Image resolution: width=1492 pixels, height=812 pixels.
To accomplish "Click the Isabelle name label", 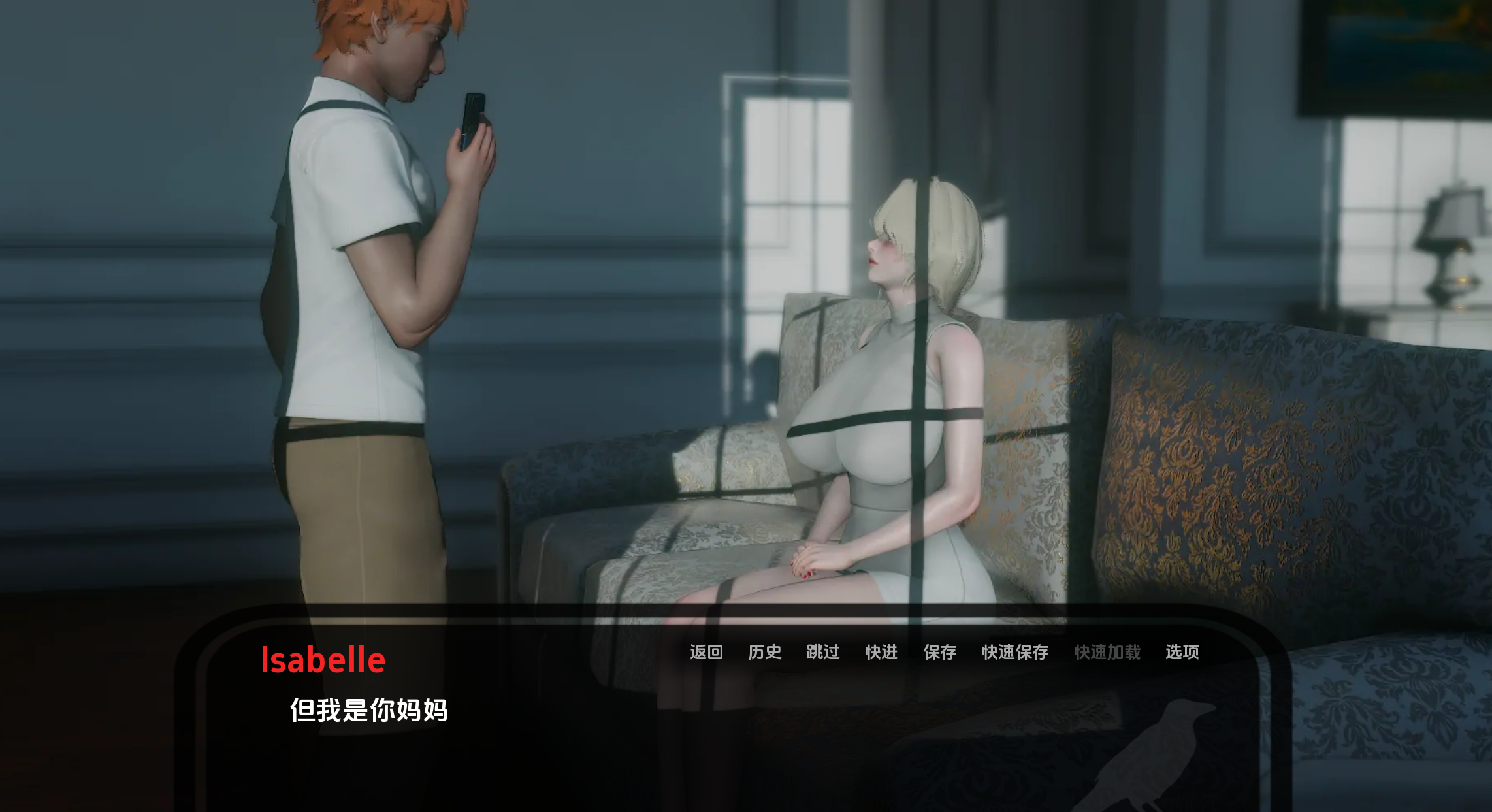I will coord(321,660).
